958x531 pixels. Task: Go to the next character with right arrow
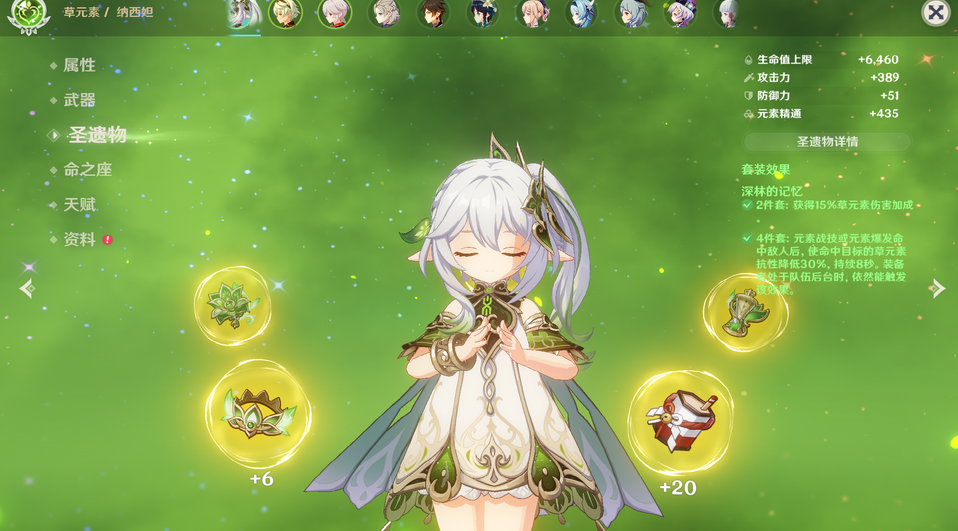point(937,289)
